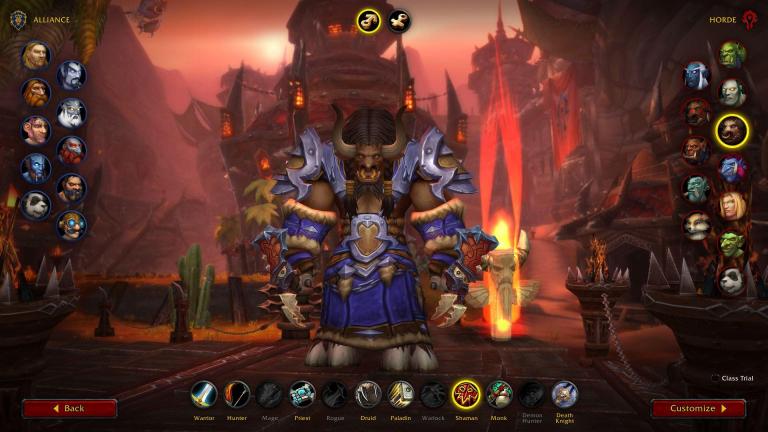Image resolution: width=768 pixels, height=432 pixels.
Task: Choose the Death Knight class icon
Action: click(564, 394)
